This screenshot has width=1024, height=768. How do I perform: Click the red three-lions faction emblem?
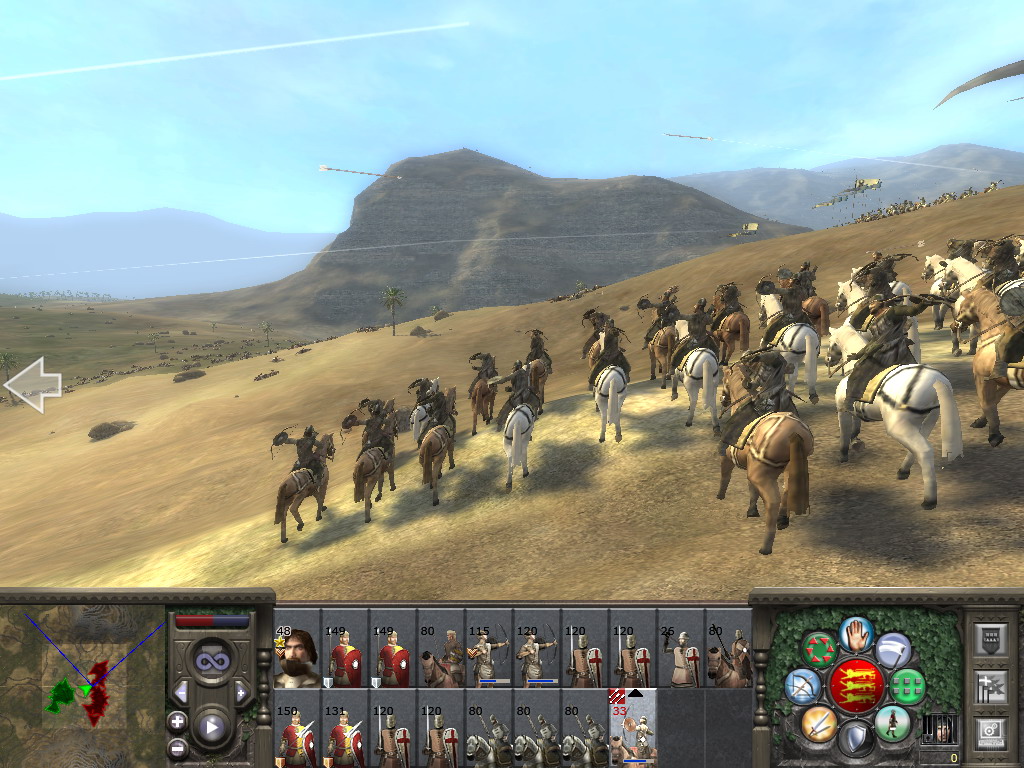(856, 686)
